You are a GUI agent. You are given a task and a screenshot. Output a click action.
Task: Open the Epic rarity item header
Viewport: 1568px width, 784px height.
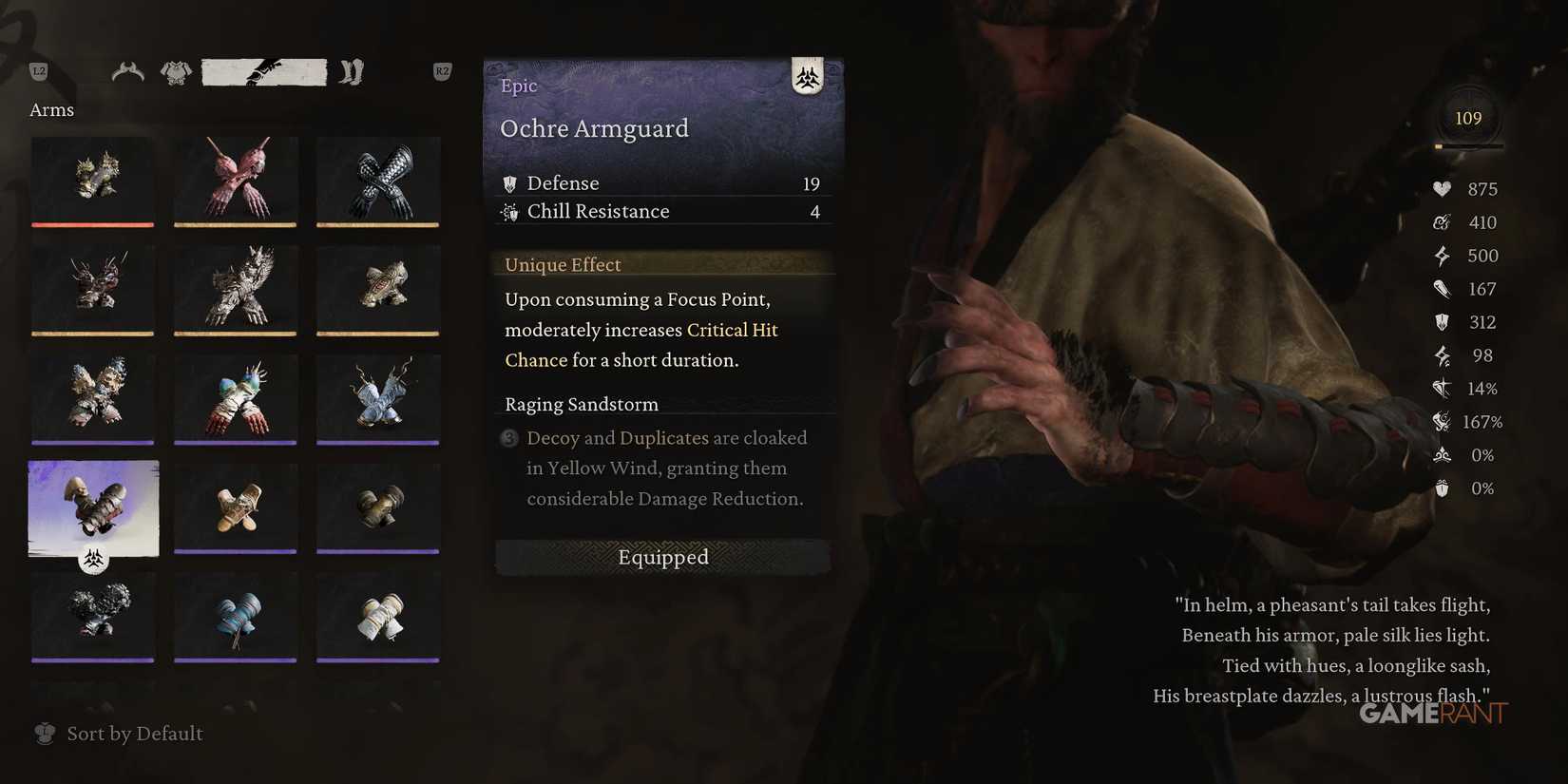click(x=519, y=86)
